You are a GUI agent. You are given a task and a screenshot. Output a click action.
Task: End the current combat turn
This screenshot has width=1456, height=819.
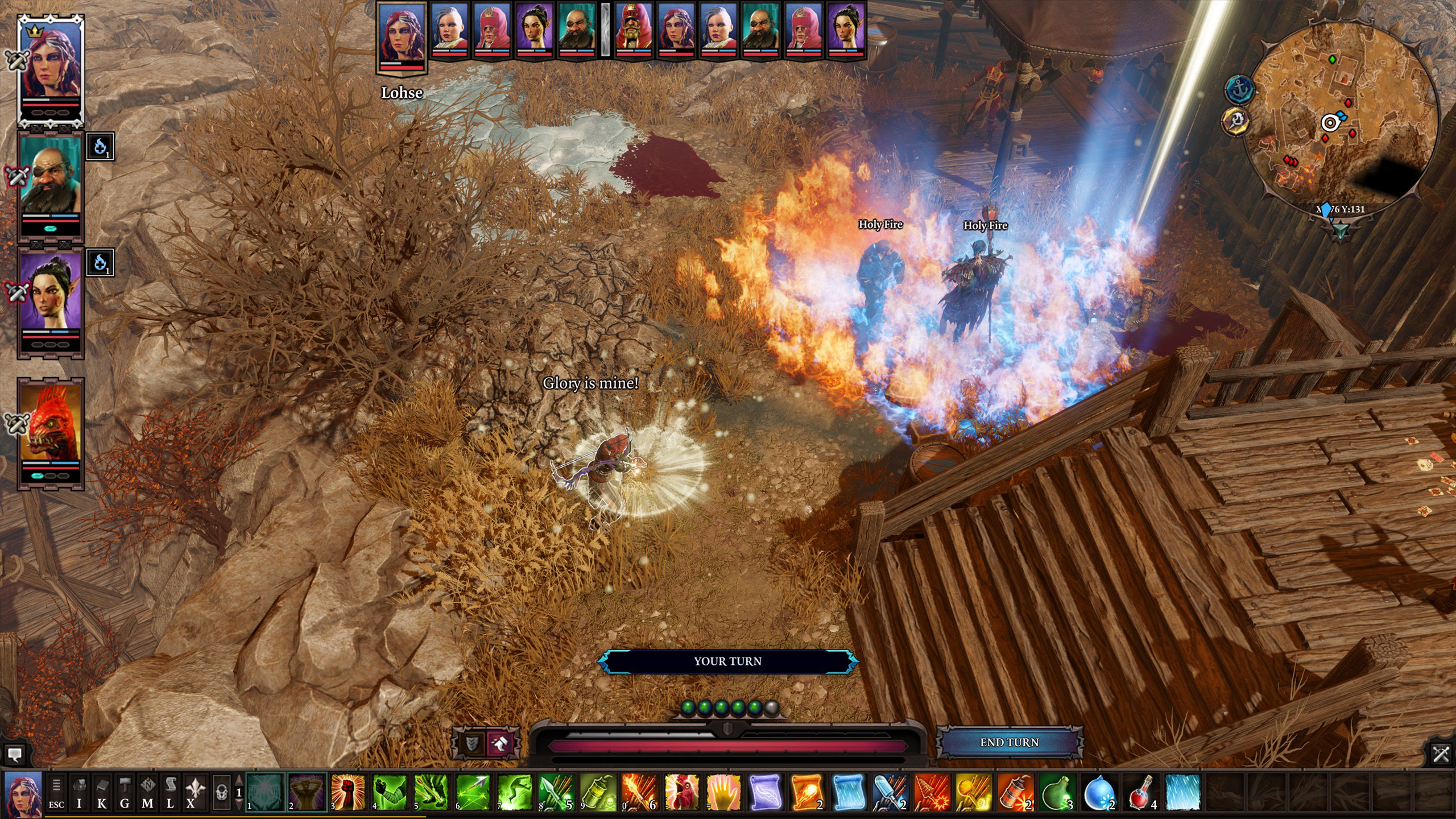[1009, 742]
